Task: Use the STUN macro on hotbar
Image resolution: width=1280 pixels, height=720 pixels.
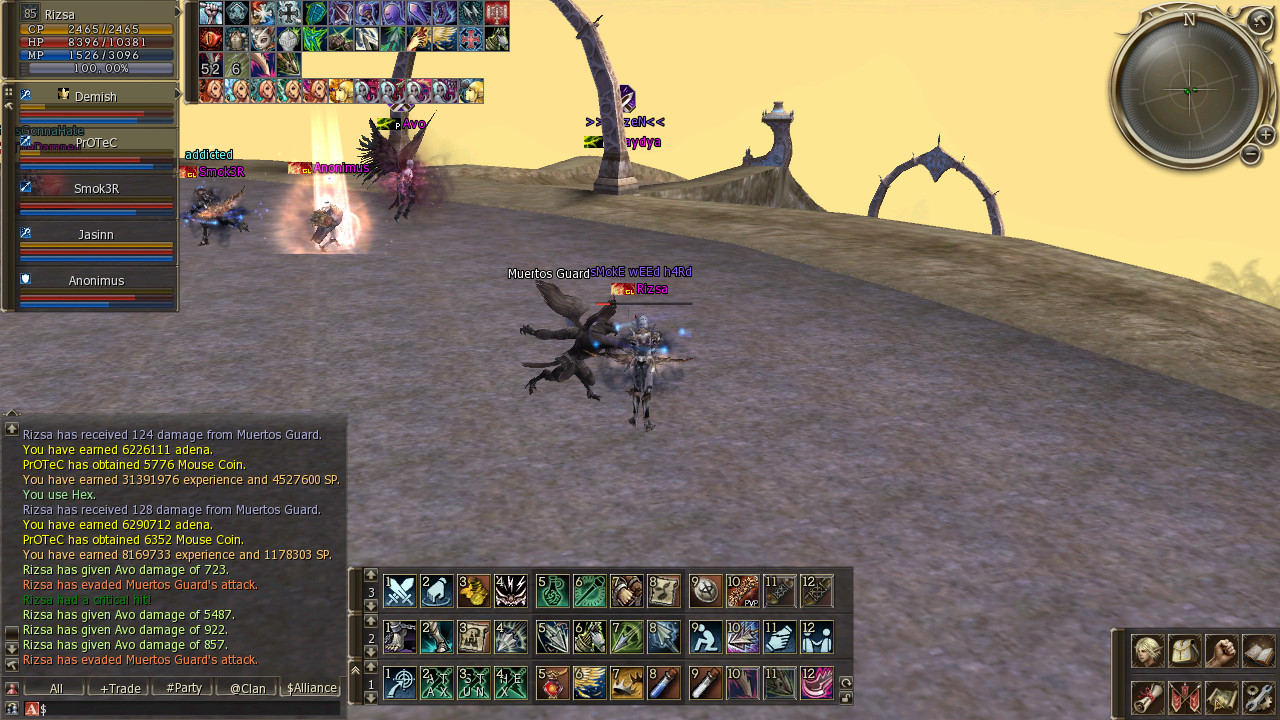Action: [x=474, y=683]
